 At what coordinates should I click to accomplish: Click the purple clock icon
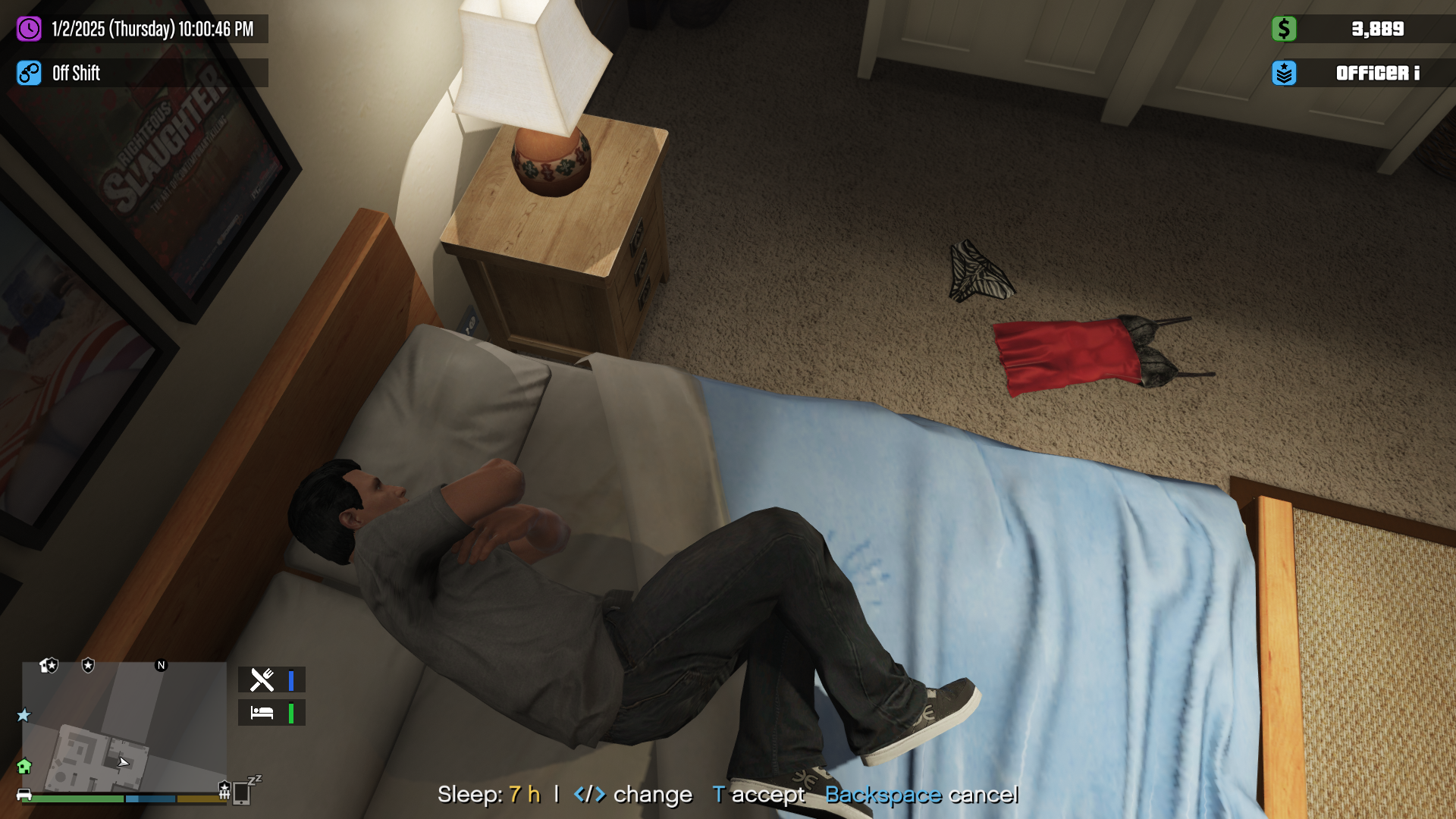tap(29, 30)
